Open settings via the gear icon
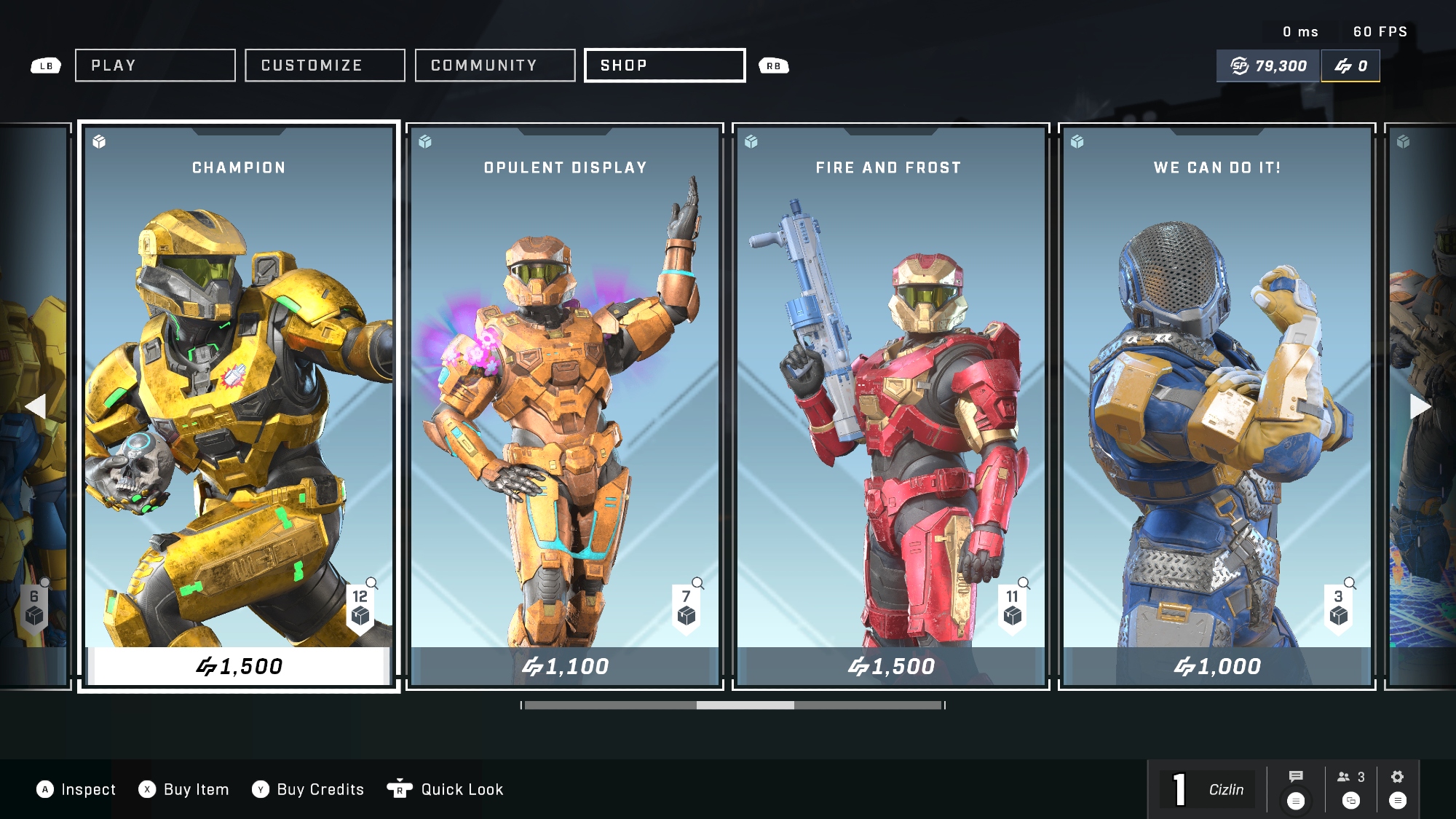This screenshot has width=1456, height=819. [1397, 777]
